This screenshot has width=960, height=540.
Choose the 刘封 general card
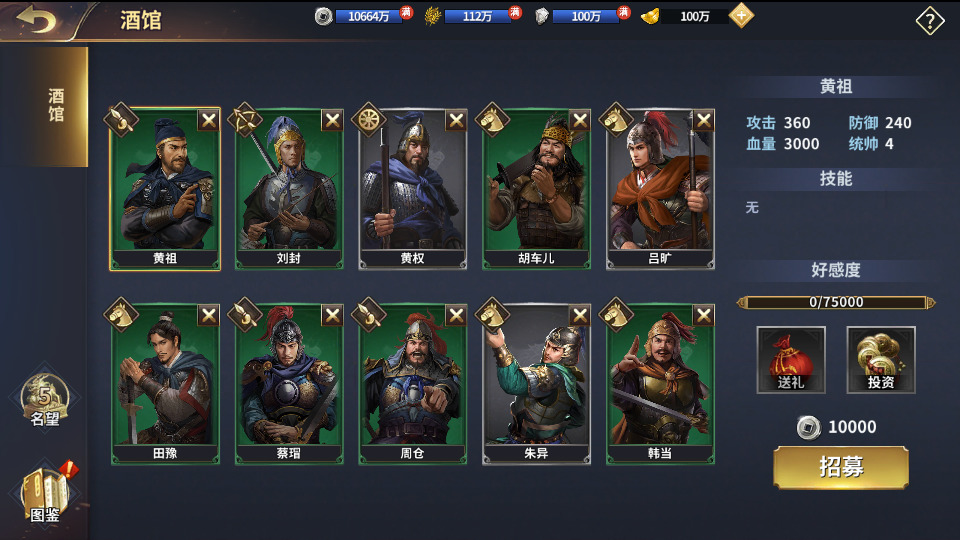click(x=290, y=190)
